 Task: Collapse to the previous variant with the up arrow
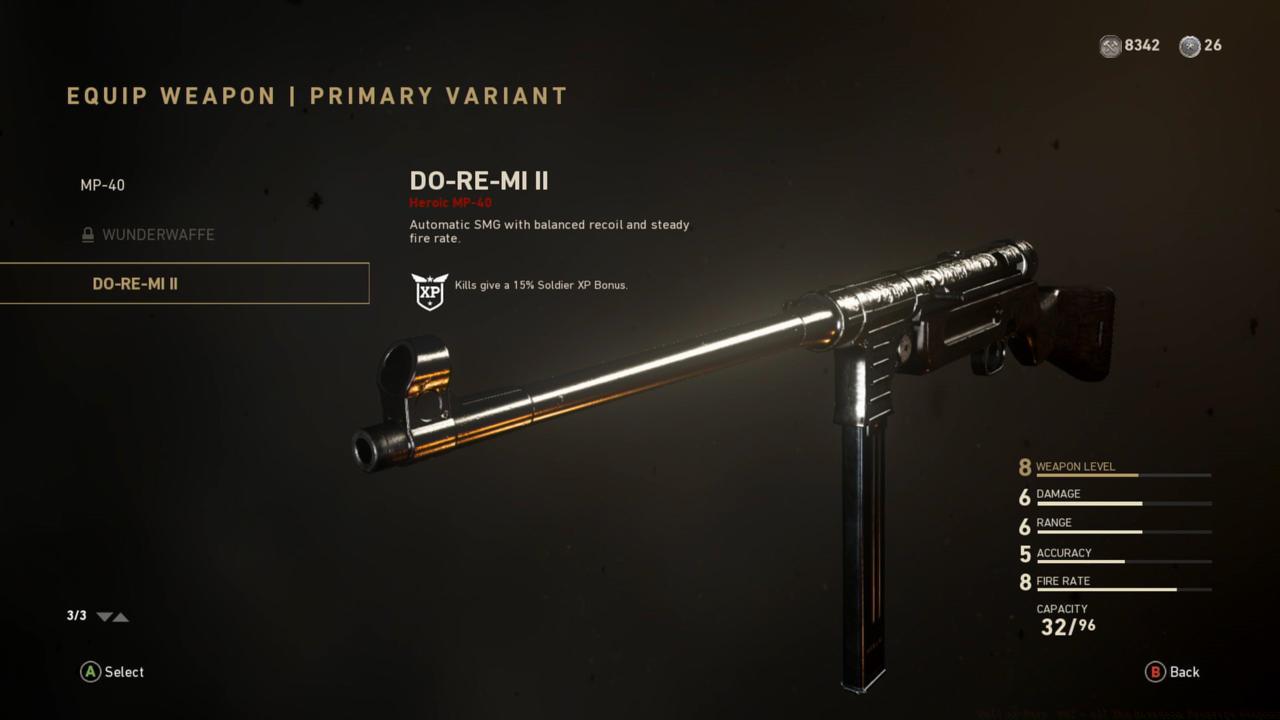[x=120, y=617]
